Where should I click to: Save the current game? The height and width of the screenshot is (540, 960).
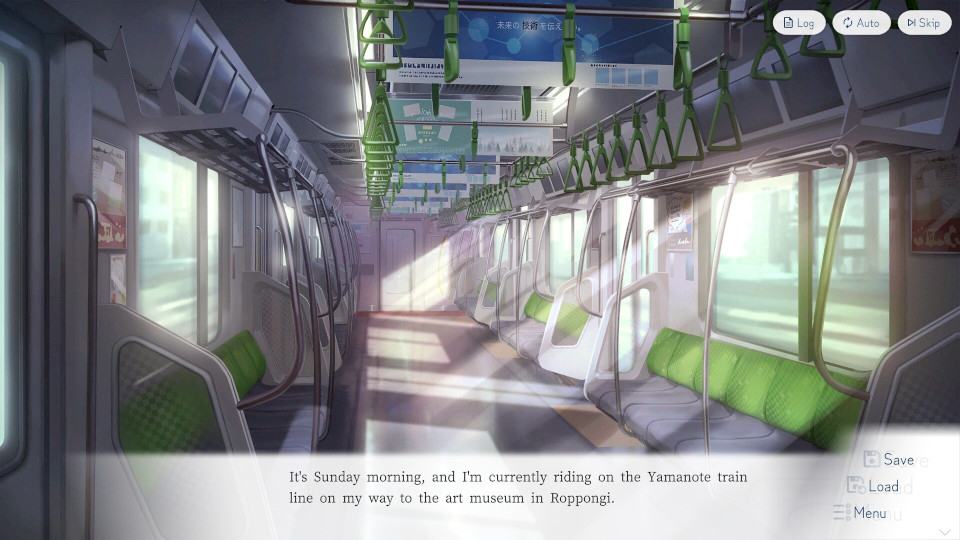889,460
